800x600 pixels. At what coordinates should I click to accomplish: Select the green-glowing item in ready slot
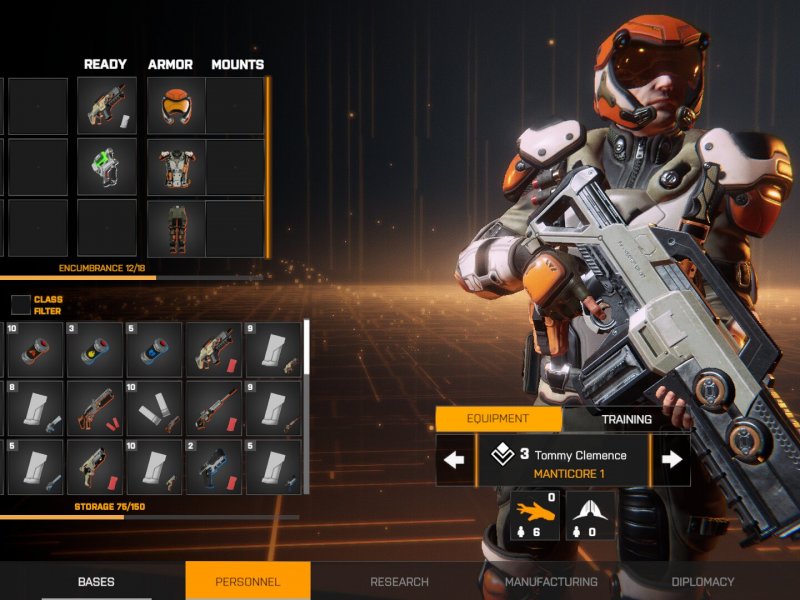pos(106,167)
